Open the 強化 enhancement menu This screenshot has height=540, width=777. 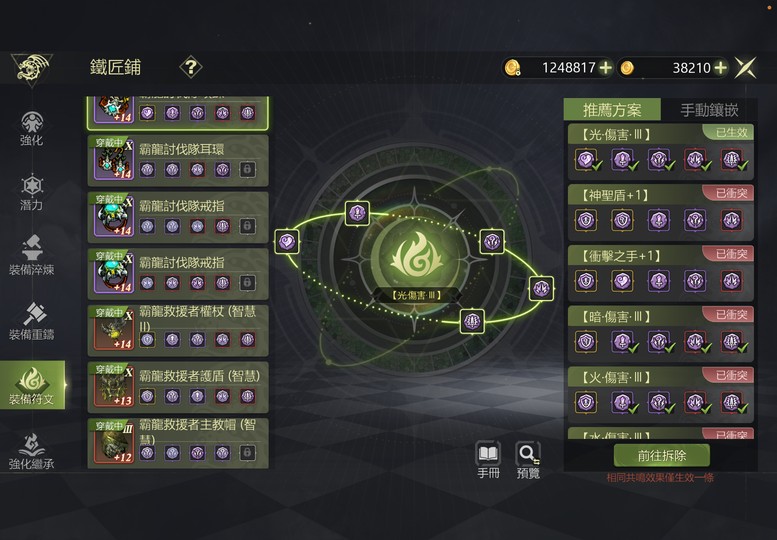click(x=32, y=129)
